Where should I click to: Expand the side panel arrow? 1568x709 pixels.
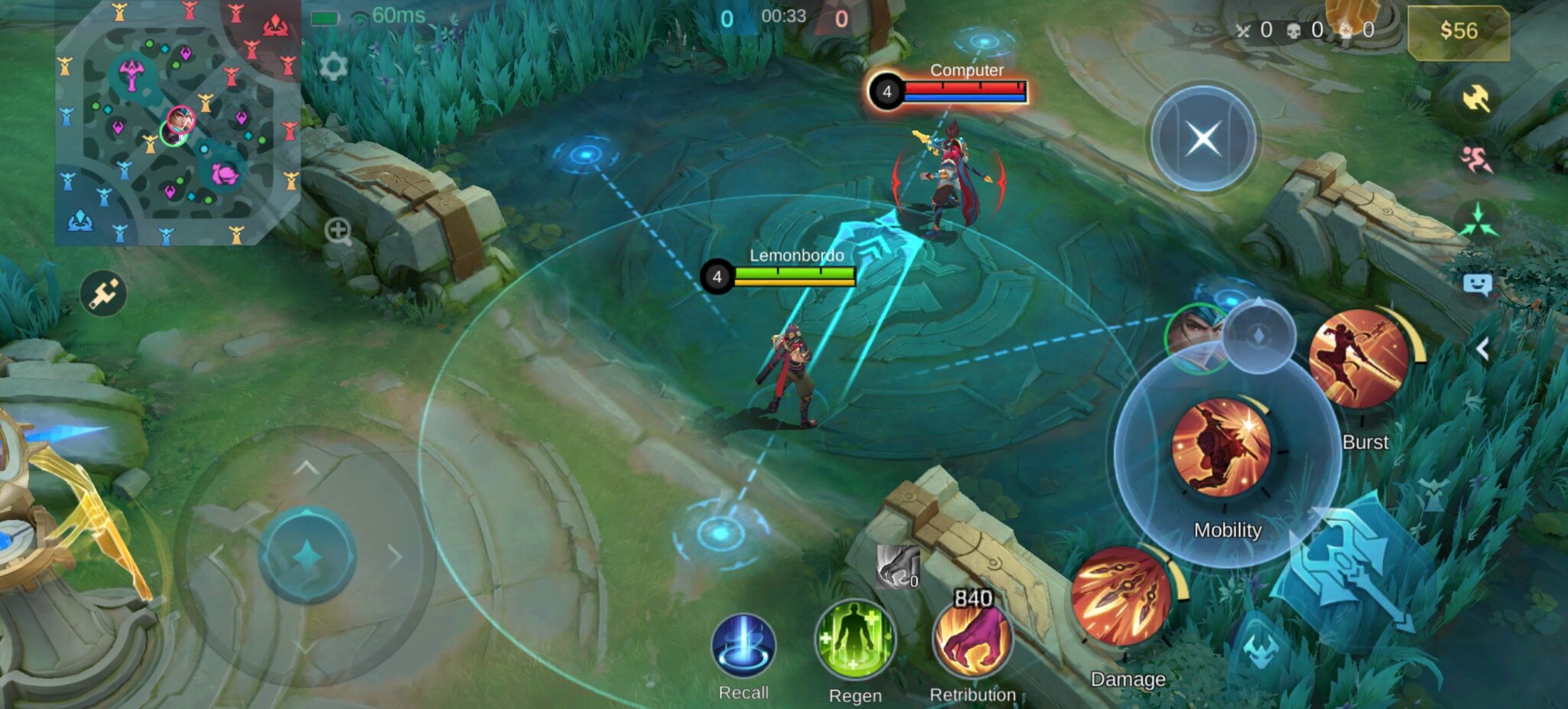1482,349
